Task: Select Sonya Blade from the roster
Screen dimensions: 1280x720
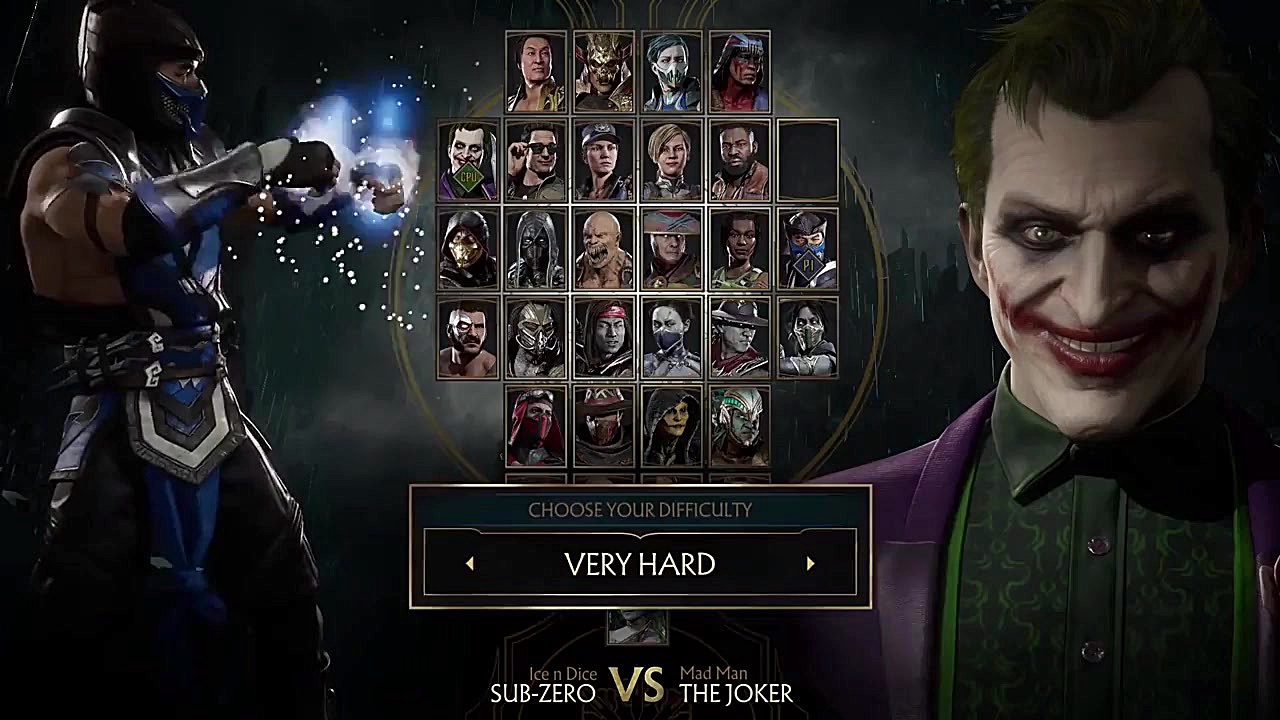Action: 601,160
